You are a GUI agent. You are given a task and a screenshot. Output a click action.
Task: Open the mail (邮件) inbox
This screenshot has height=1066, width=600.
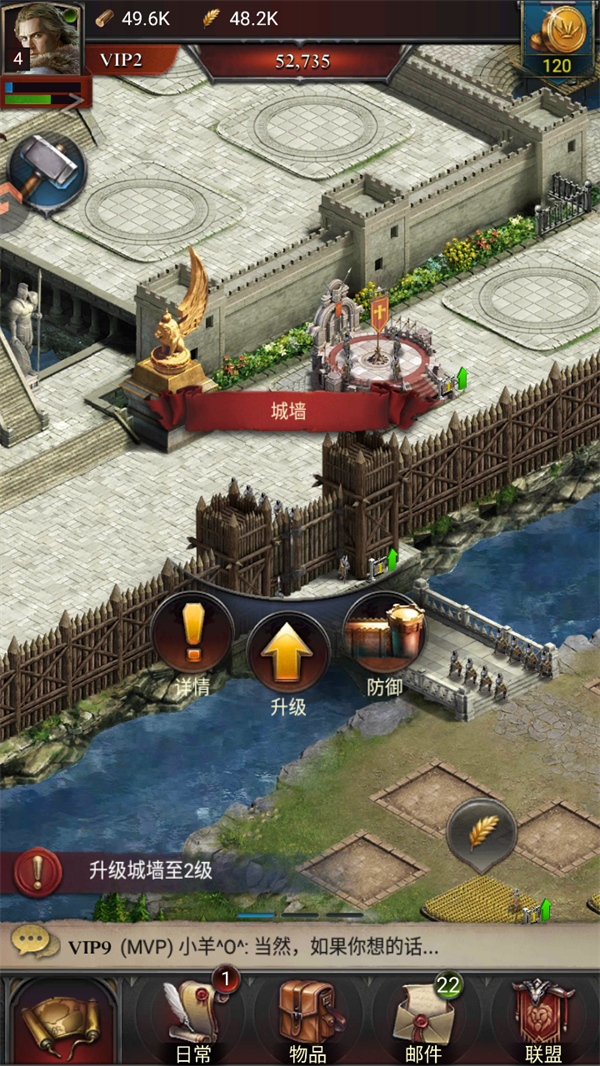(425, 1022)
